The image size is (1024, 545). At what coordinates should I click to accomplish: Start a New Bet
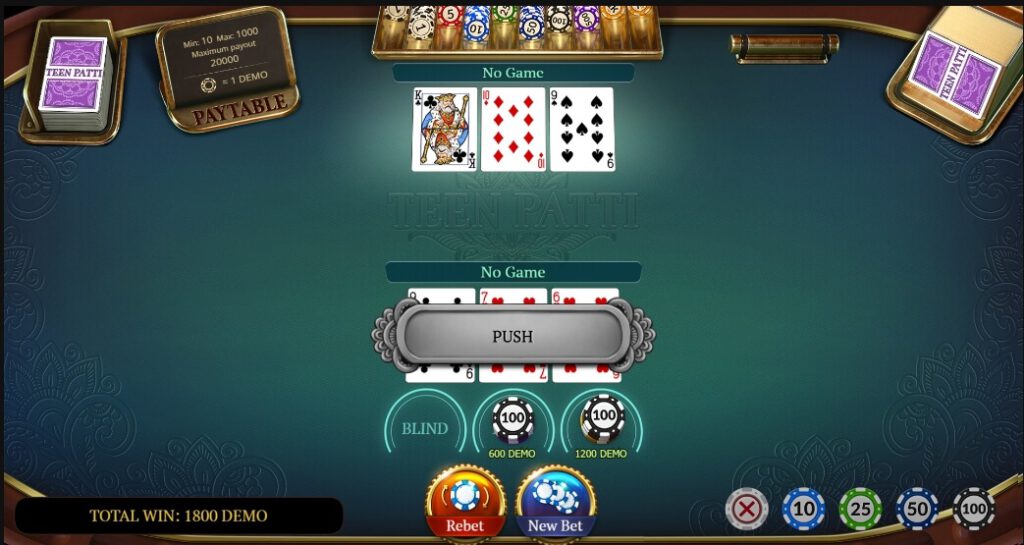[x=556, y=503]
